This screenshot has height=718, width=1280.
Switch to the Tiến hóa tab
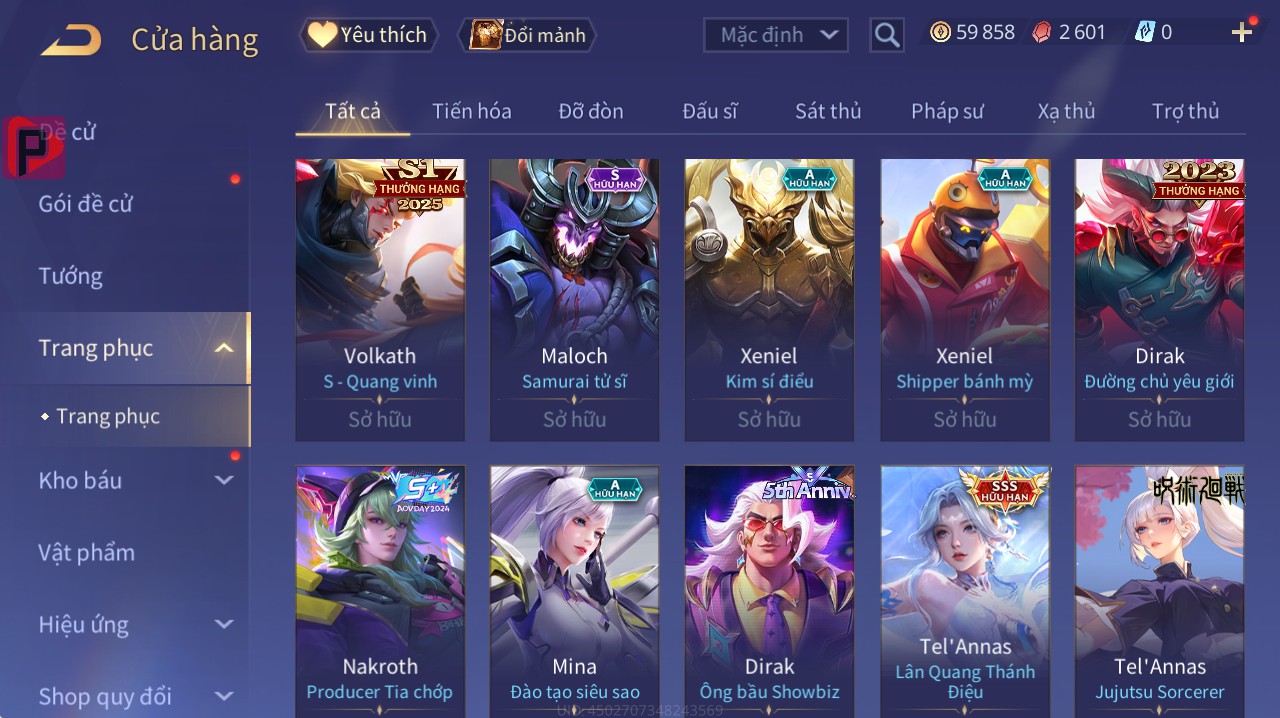[471, 111]
